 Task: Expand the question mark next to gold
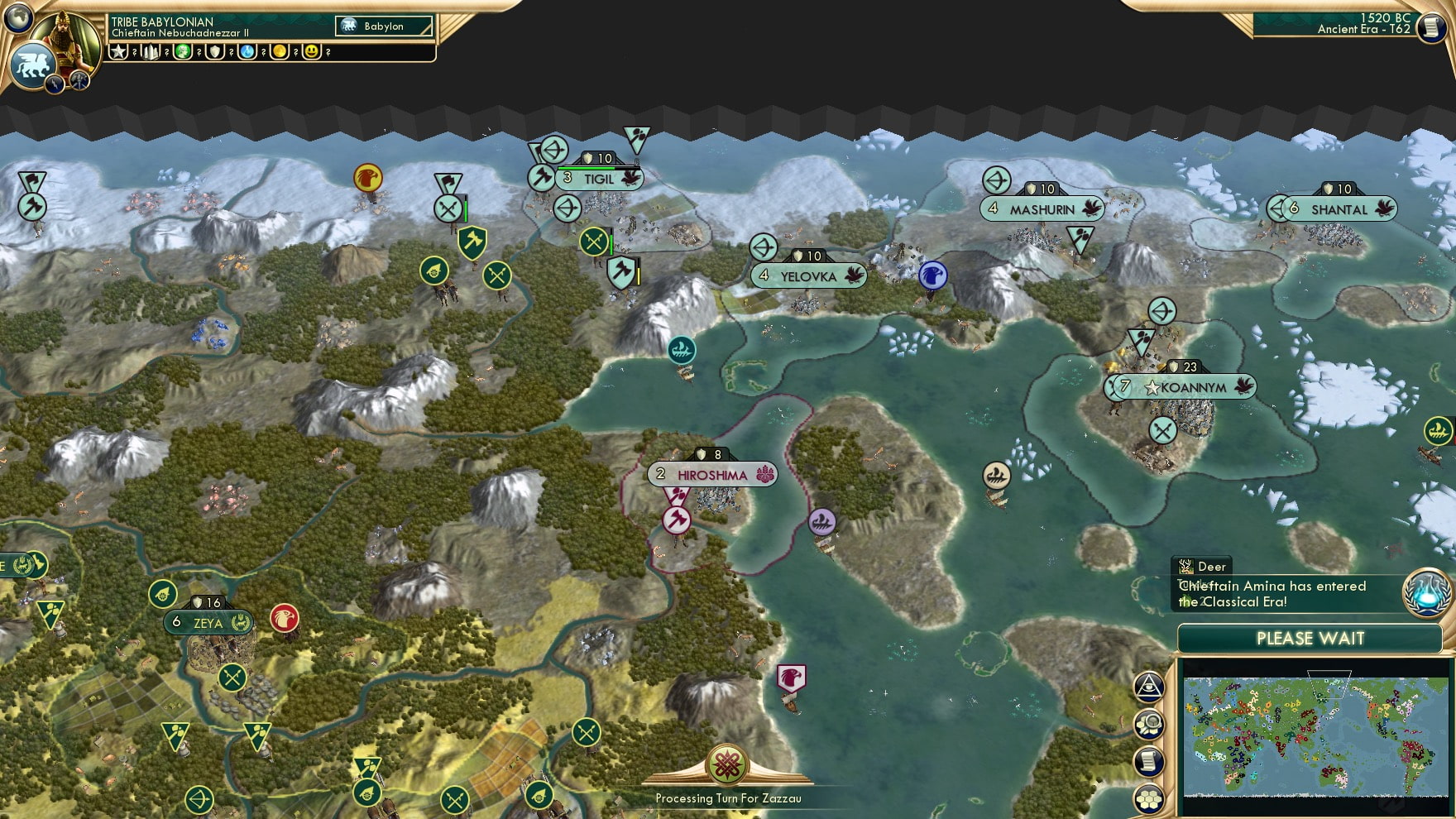tap(296, 53)
